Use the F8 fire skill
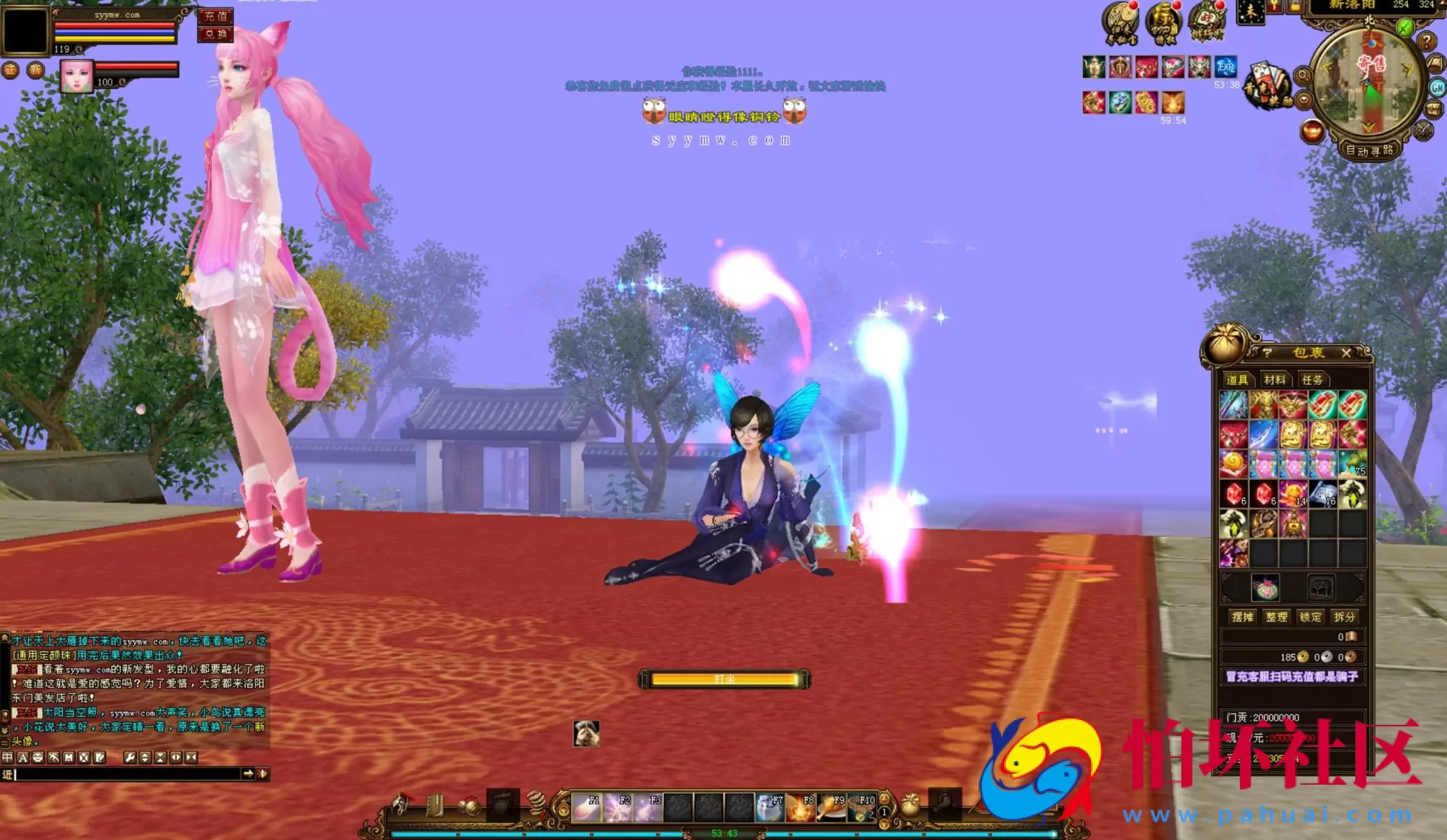Viewport: 1447px width, 840px height. click(x=801, y=808)
